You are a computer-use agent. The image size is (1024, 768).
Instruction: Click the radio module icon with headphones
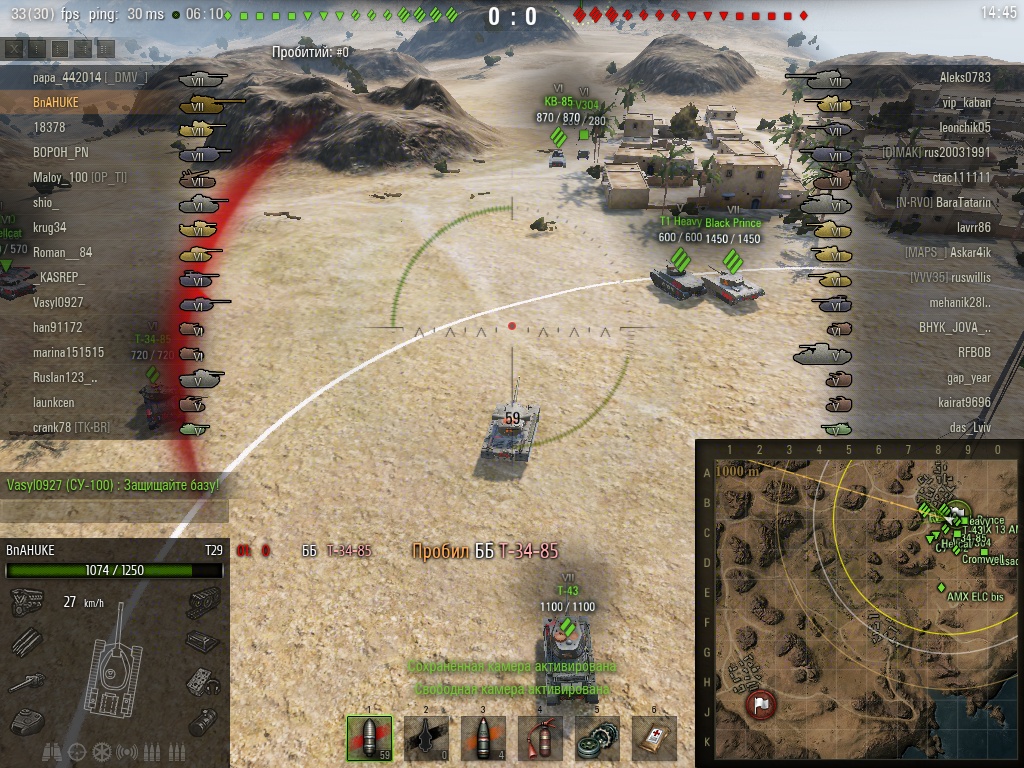202,682
